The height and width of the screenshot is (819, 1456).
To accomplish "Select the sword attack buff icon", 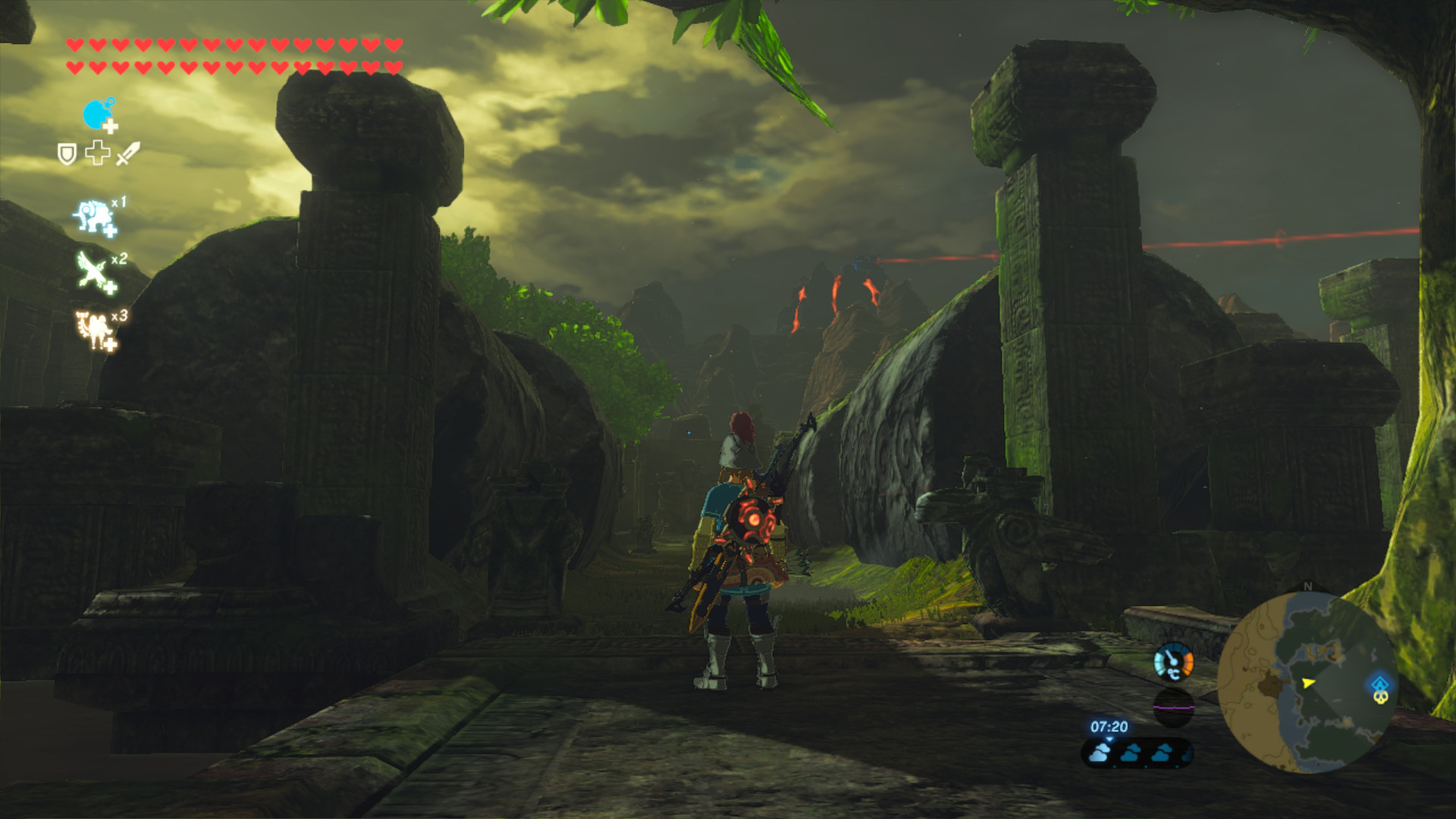I will pyautogui.click(x=127, y=154).
